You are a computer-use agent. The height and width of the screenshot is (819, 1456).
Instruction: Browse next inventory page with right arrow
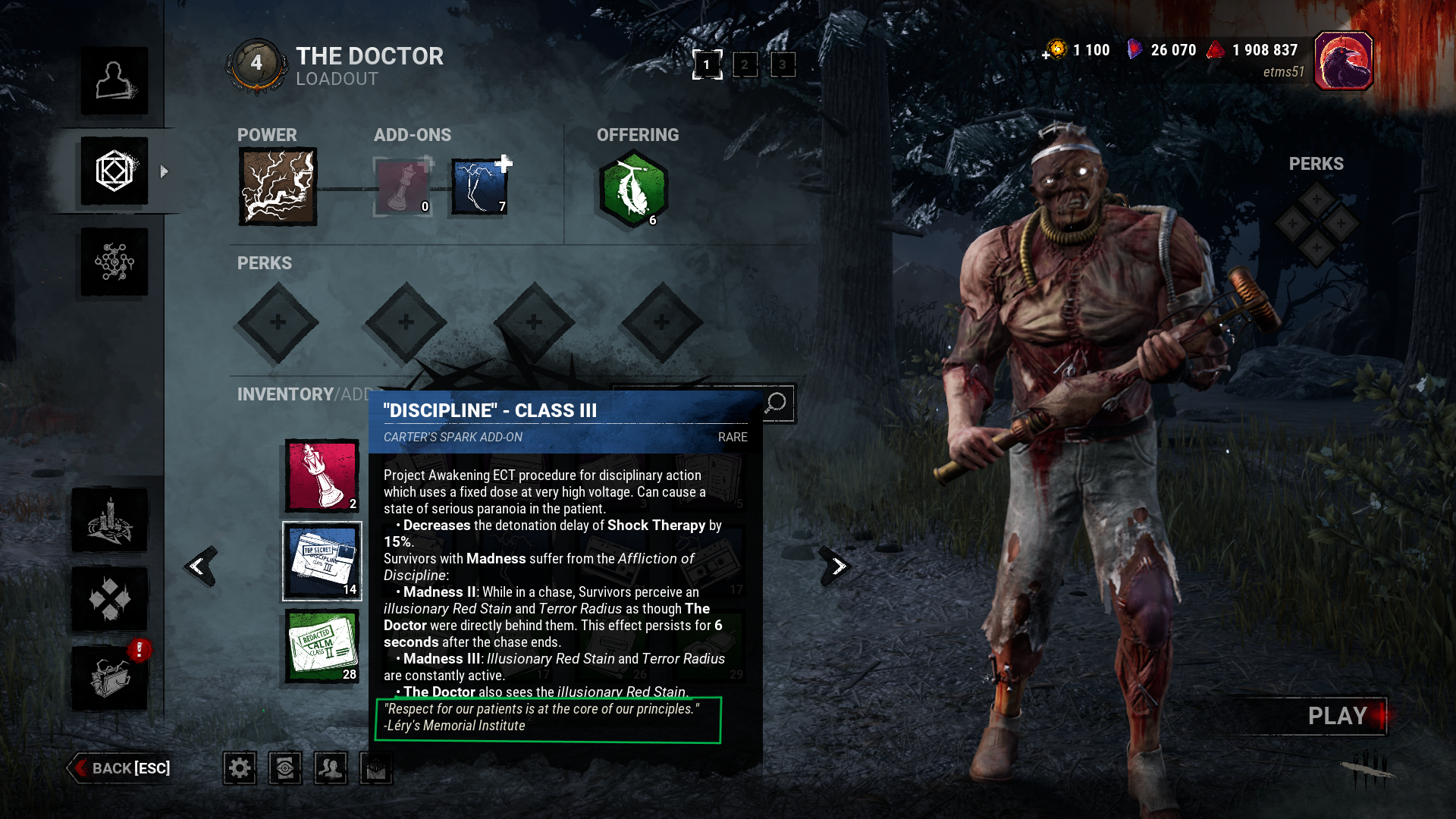tap(834, 565)
